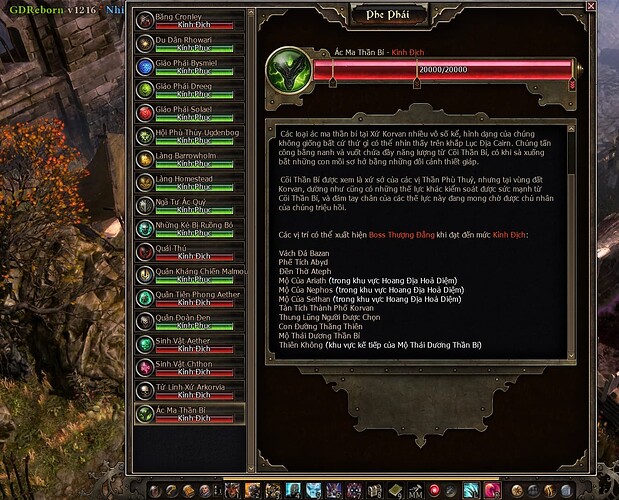Viewport: 619px width, 500px height.
Task: Show the Quái Thú faction details
Action: click(188, 252)
